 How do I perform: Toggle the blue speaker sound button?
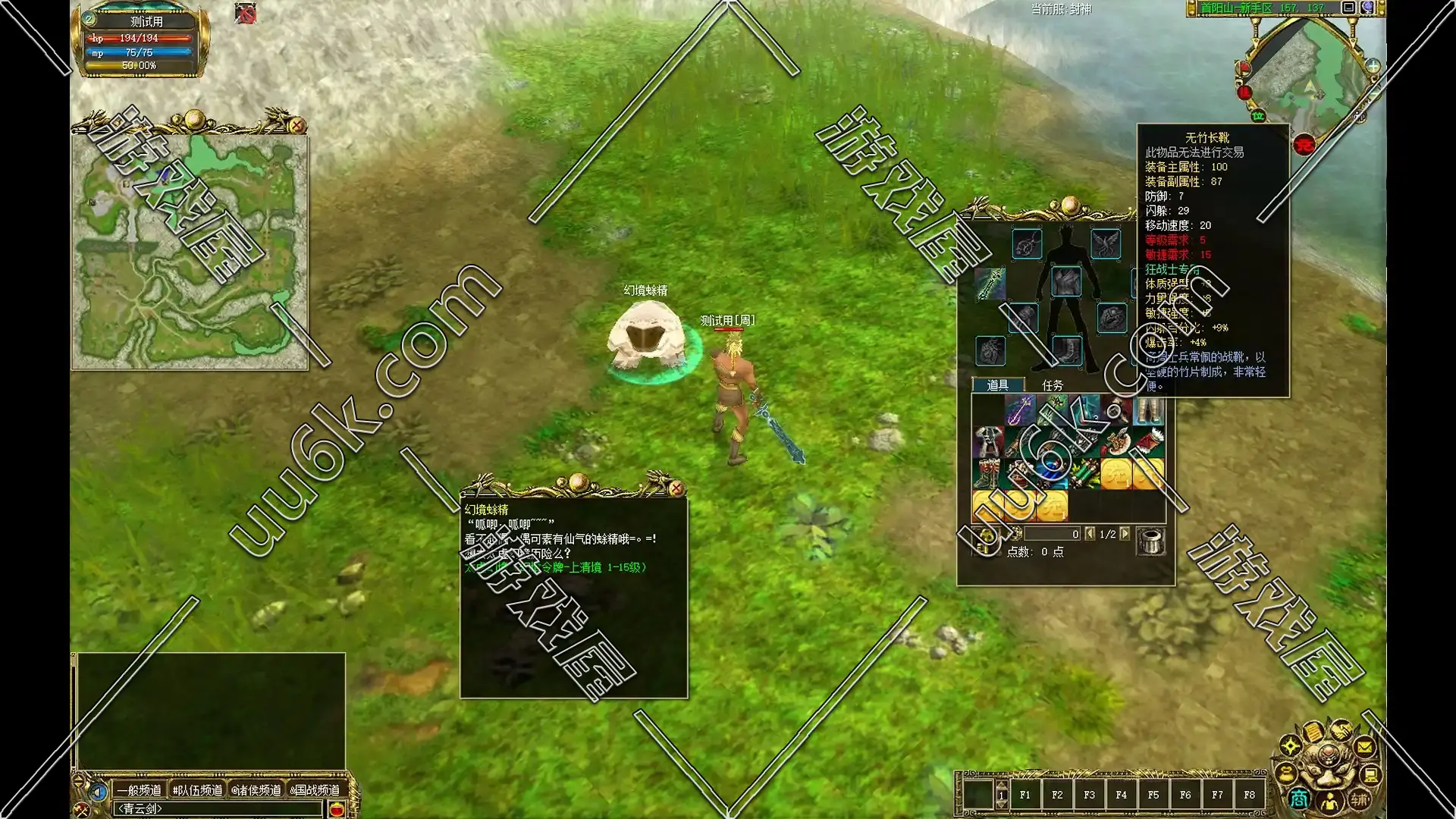point(97,792)
